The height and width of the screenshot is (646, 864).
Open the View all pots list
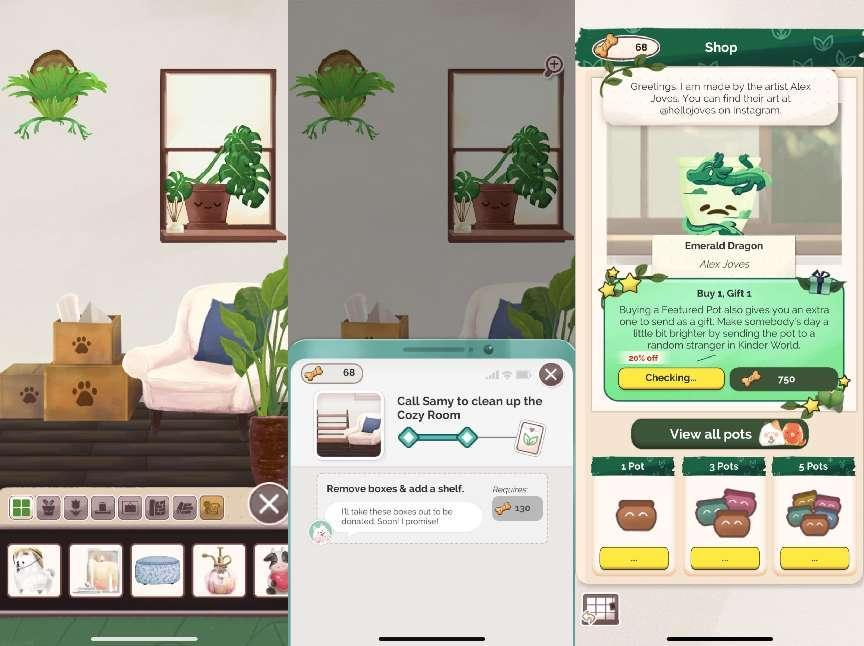719,434
